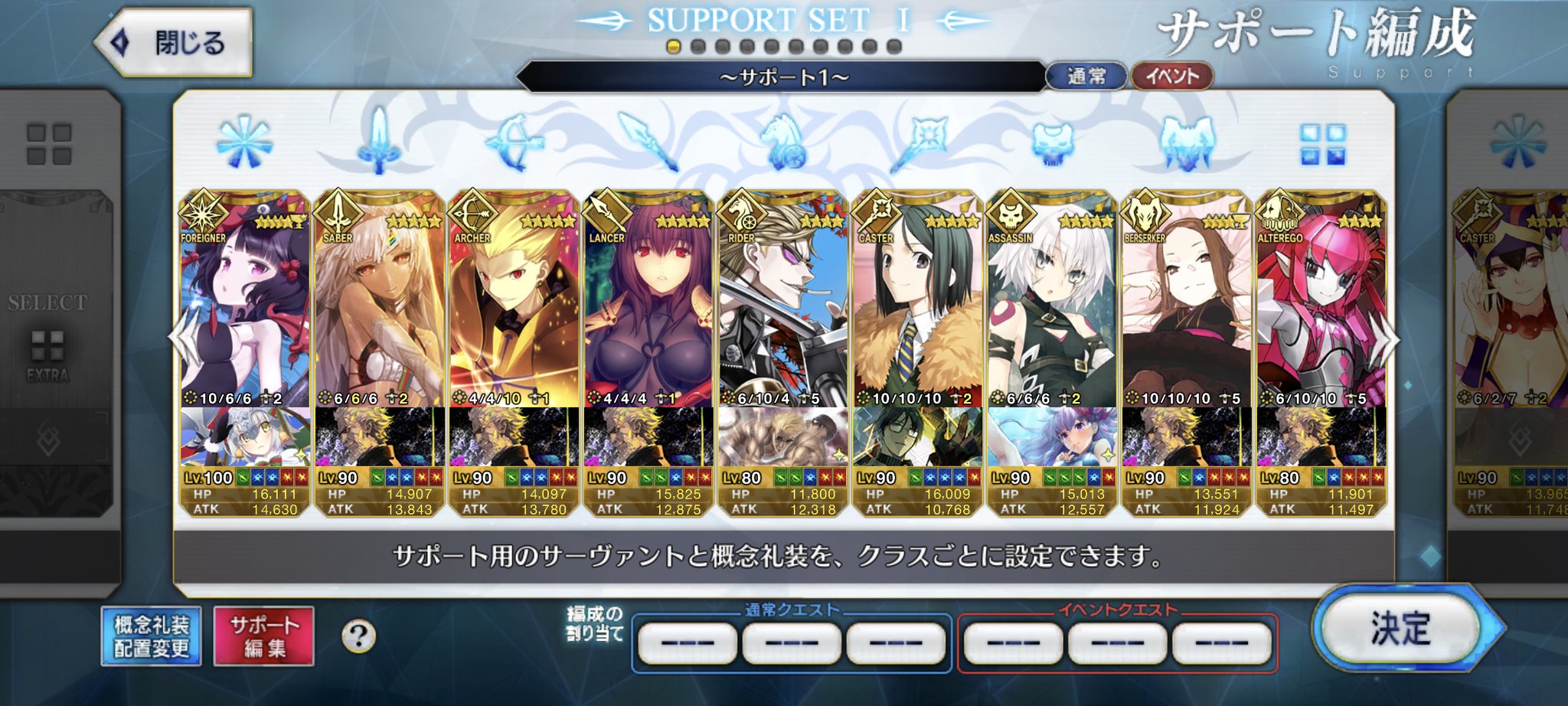Image resolution: width=1568 pixels, height=706 pixels.
Task: Select the Foreigner servant card
Action: coord(245,306)
